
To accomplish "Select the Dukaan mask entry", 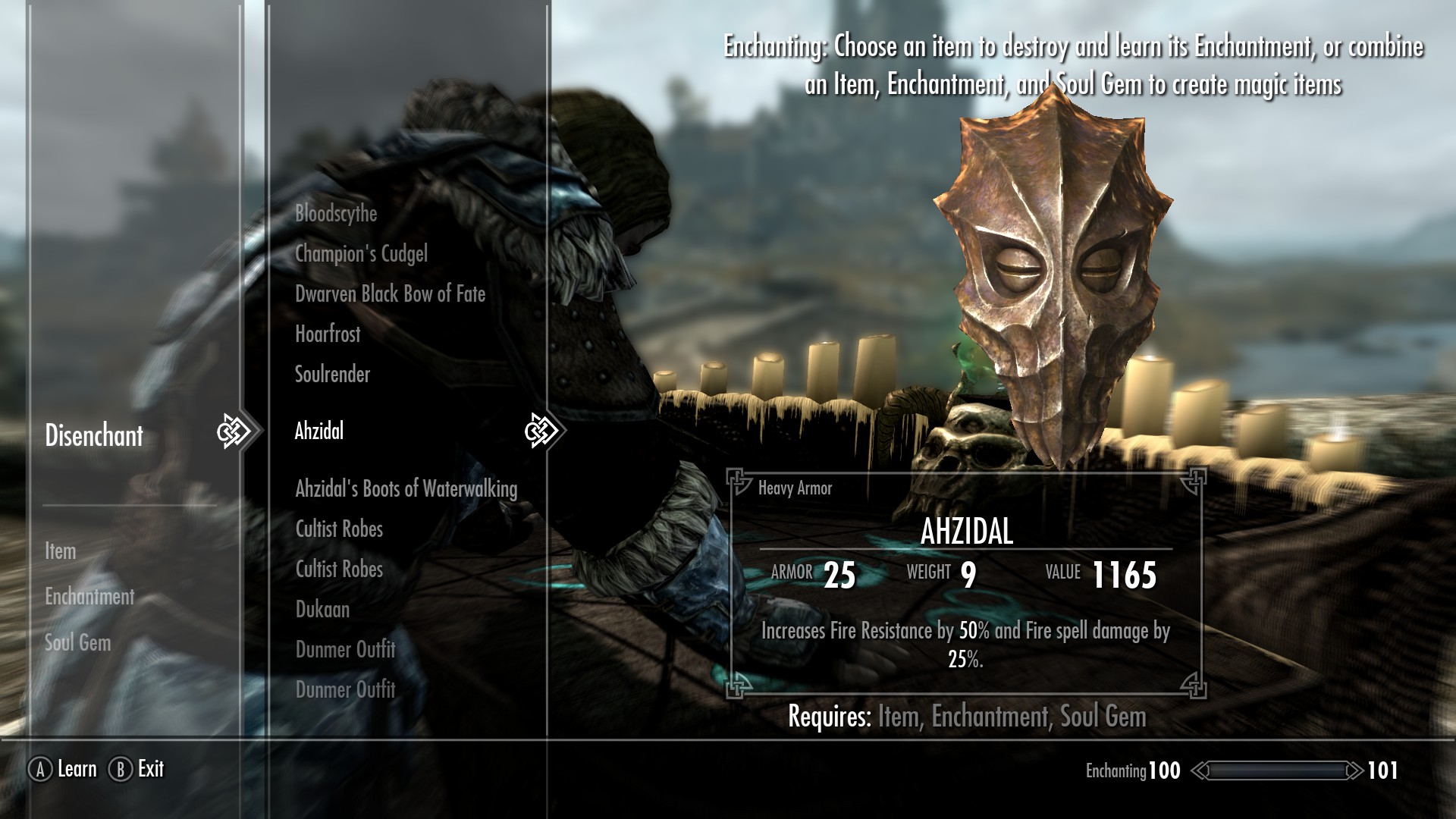I will [322, 610].
